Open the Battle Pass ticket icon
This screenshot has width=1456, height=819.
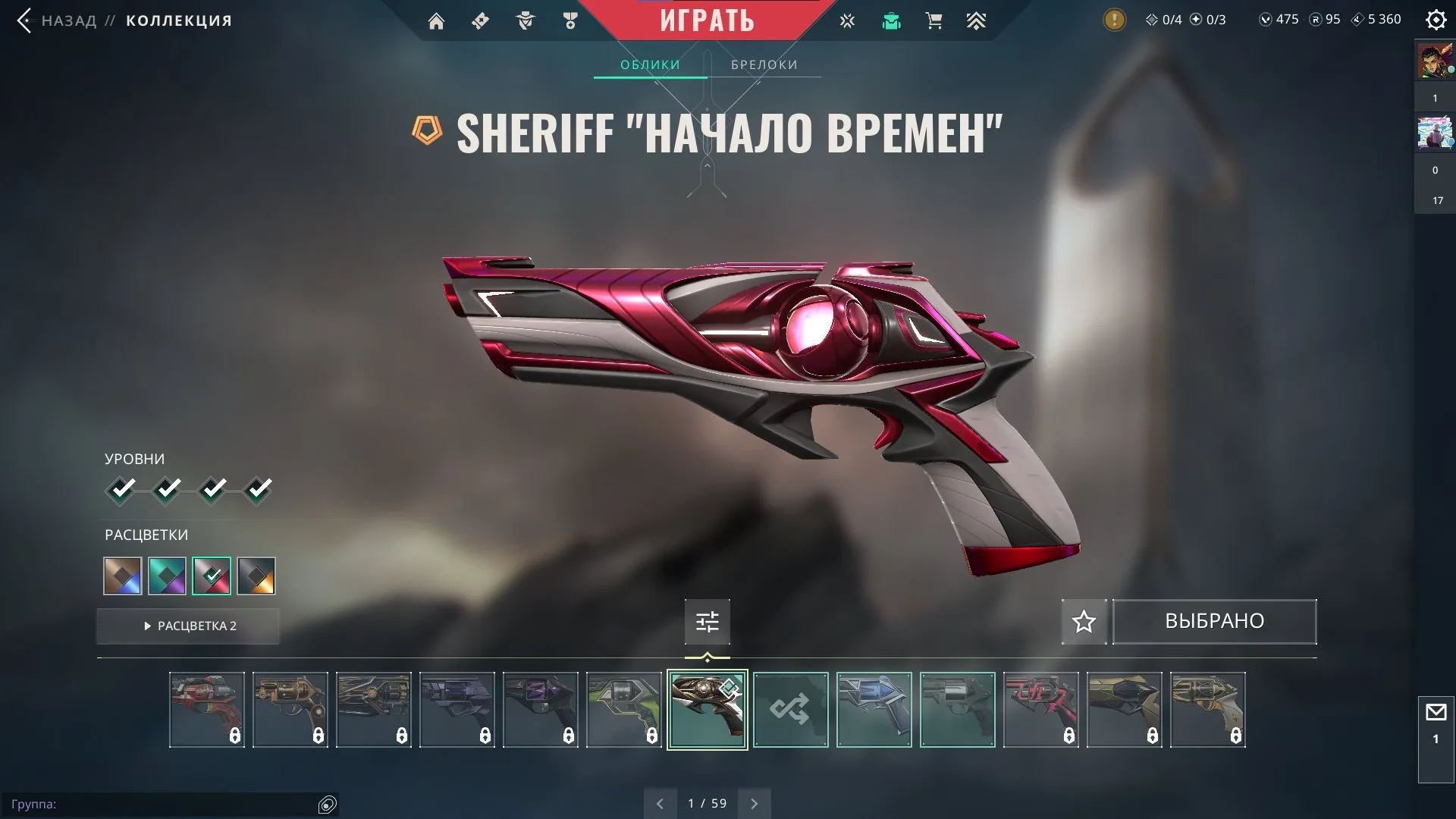pyautogui.click(x=479, y=20)
